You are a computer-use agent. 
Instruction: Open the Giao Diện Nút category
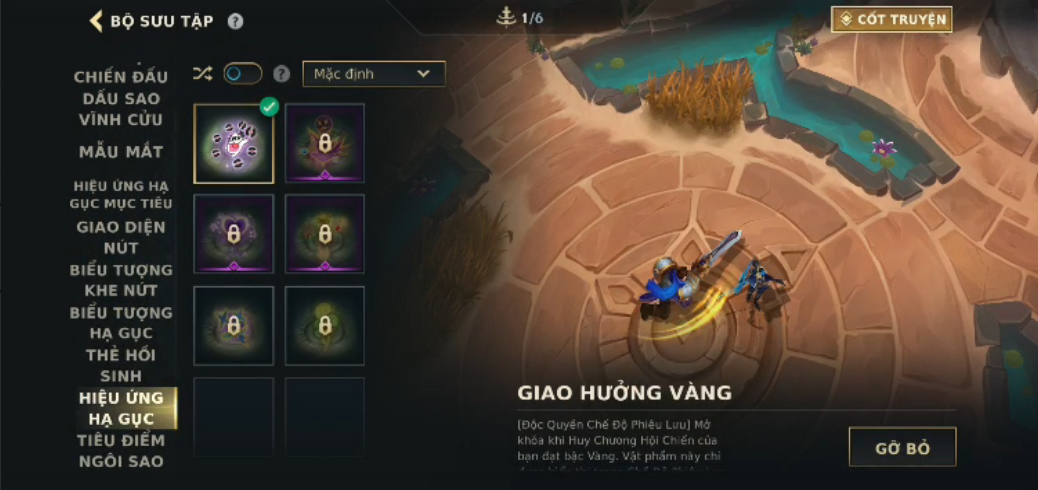click(121, 237)
